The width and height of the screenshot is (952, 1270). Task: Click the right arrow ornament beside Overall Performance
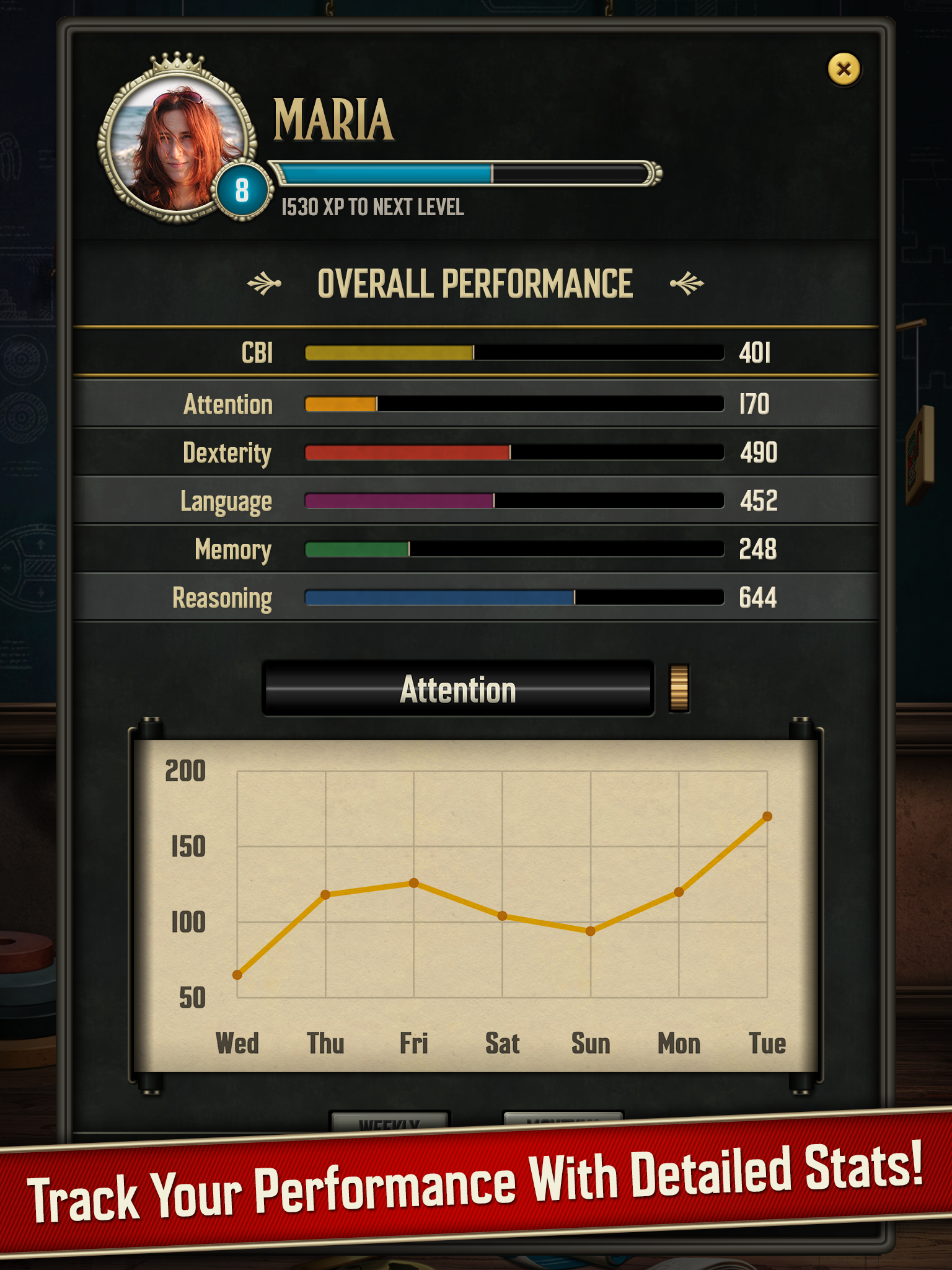point(687,282)
